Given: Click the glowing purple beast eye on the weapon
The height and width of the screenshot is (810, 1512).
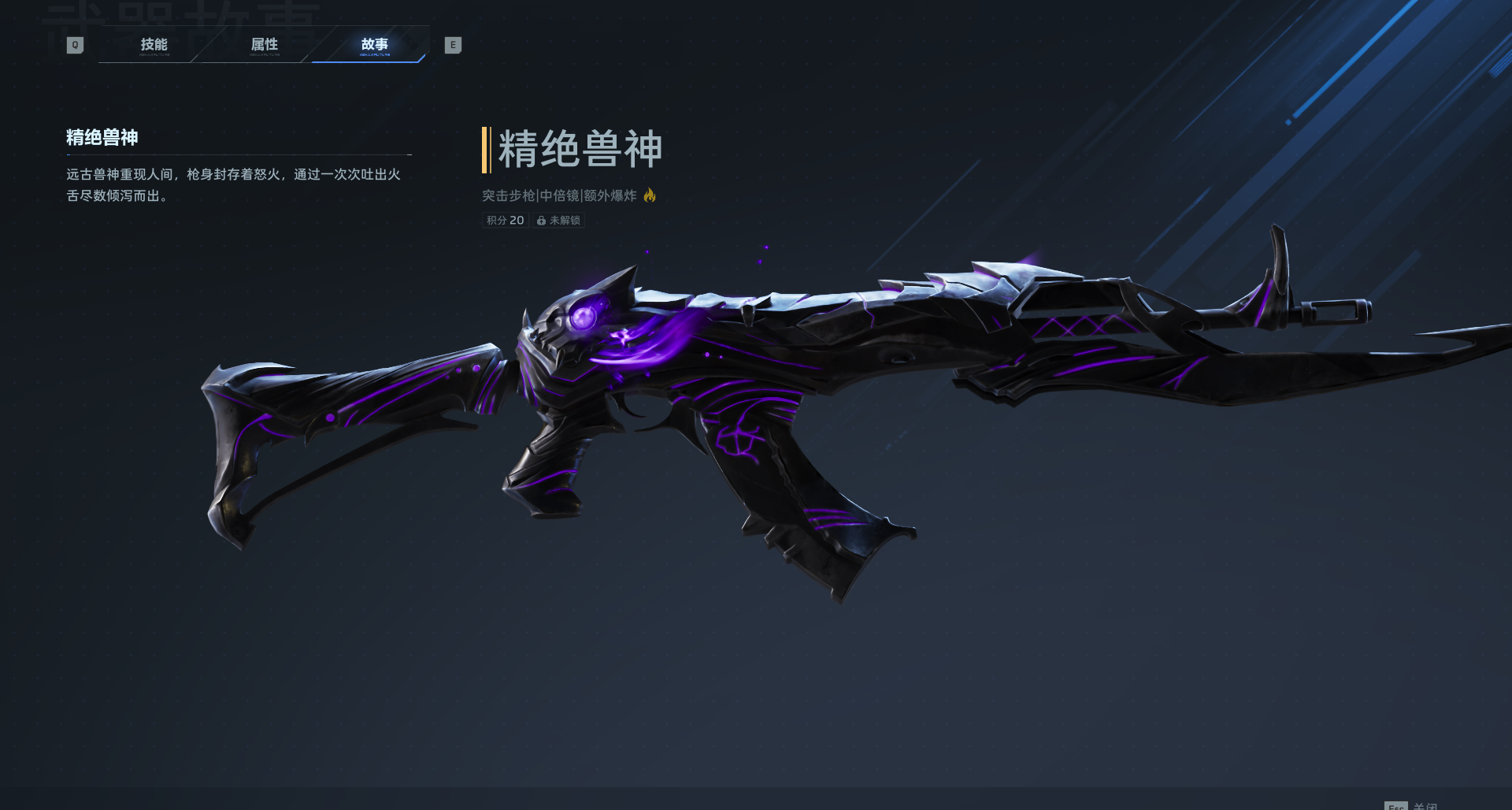Looking at the screenshot, I should pos(584,318).
